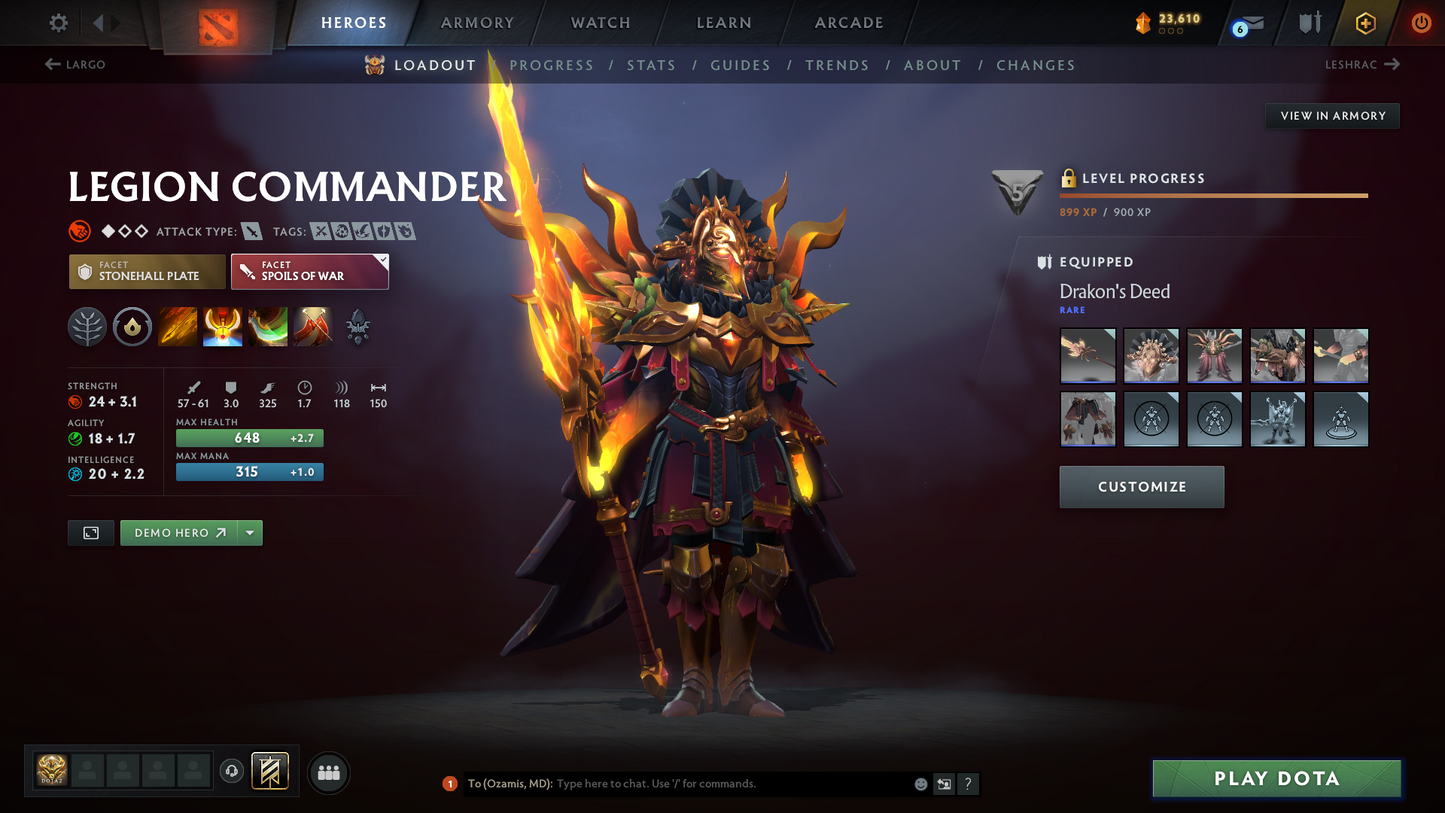Toggle the Stonehall Plate facet
Image resolution: width=1445 pixels, height=813 pixels.
(x=147, y=271)
